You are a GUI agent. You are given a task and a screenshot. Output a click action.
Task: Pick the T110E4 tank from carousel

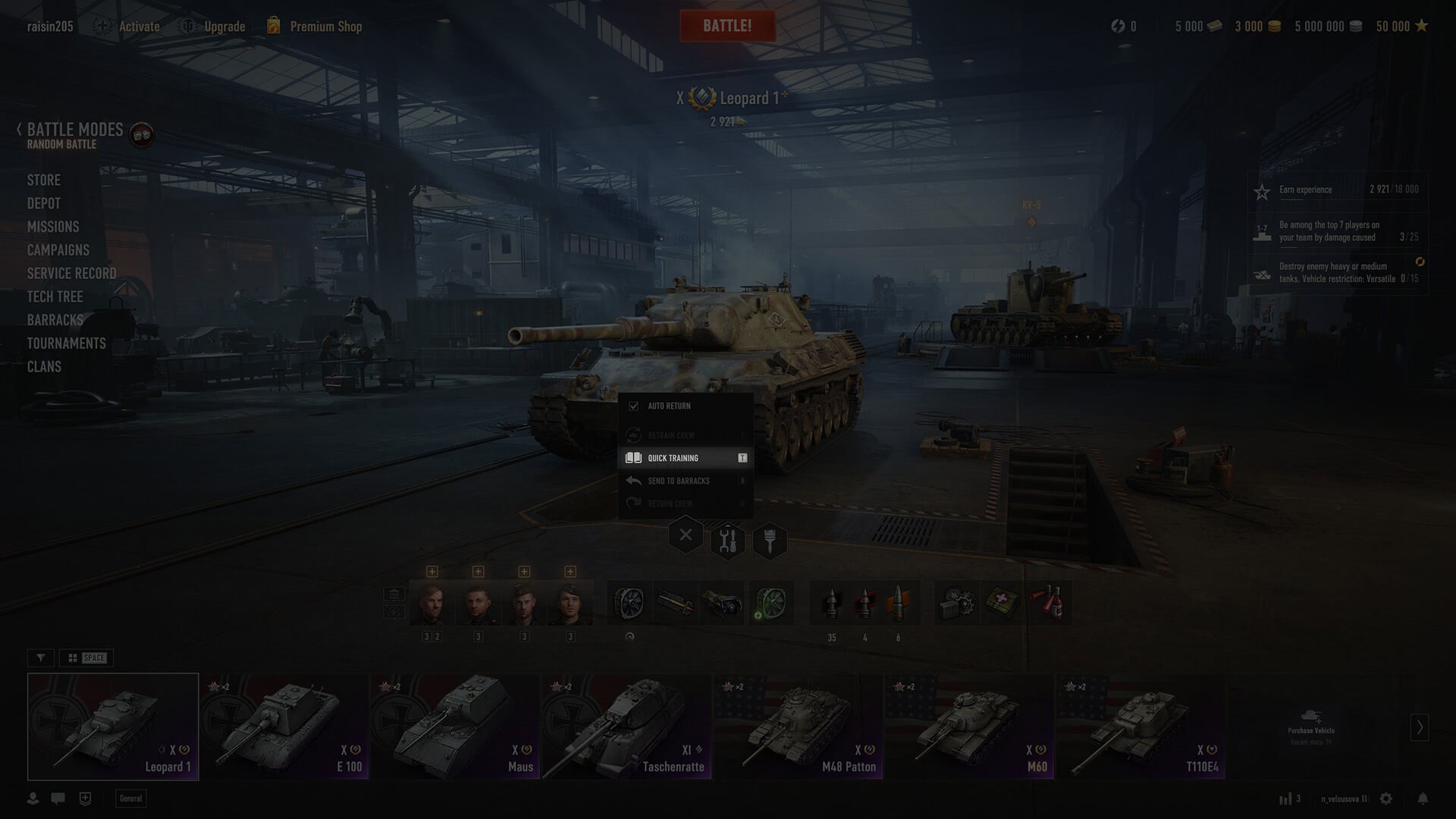point(1141,726)
